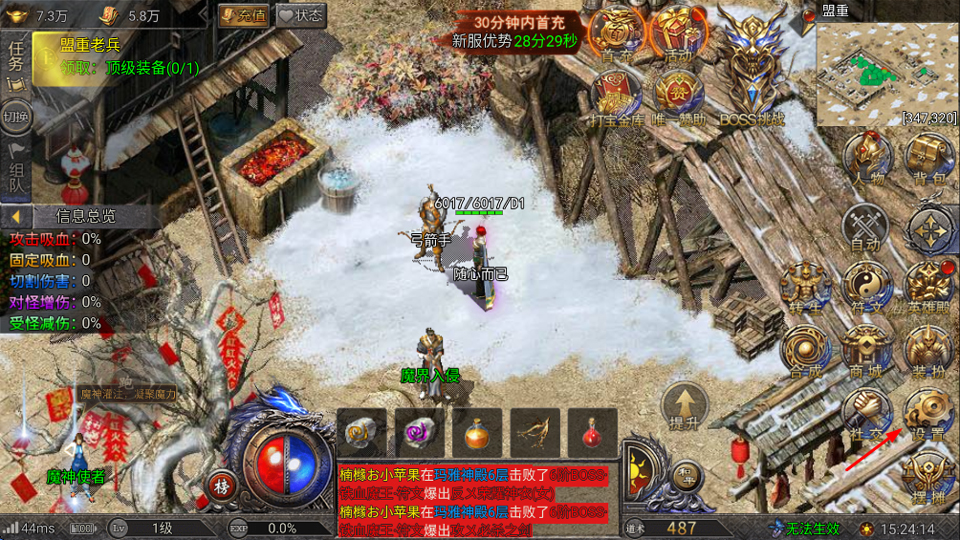Open the 商城 shop
Screen dimensions: 960x540
866,350
